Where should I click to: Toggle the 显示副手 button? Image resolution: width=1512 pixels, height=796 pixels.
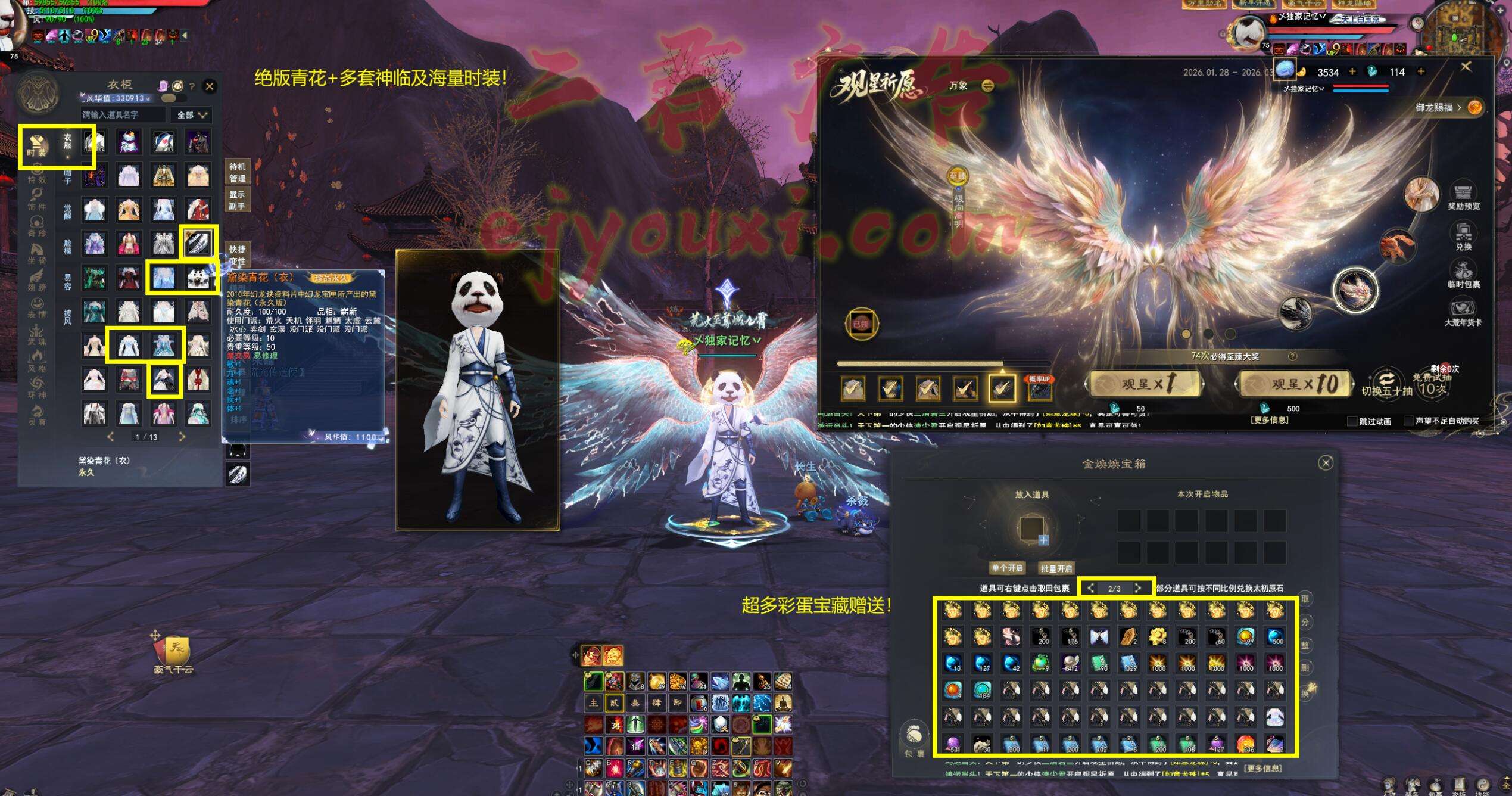pyautogui.click(x=237, y=200)
